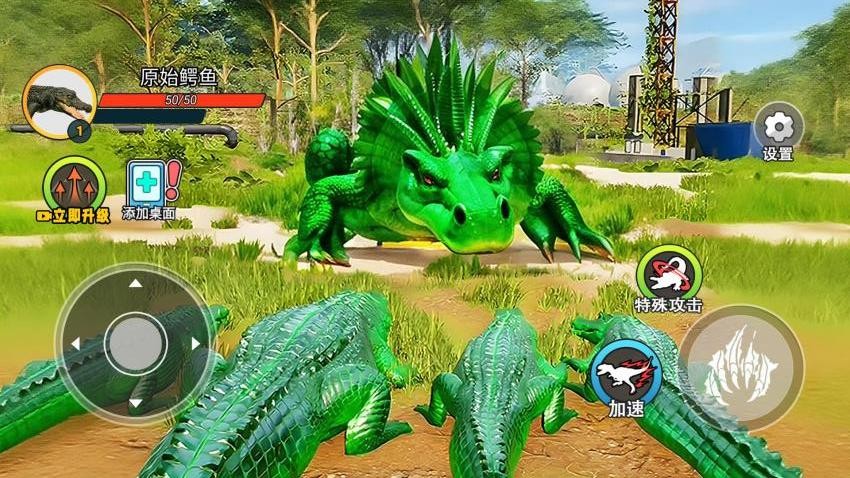
Task: Tap the joystick's down arrow
Action: [x=136, y=404]
